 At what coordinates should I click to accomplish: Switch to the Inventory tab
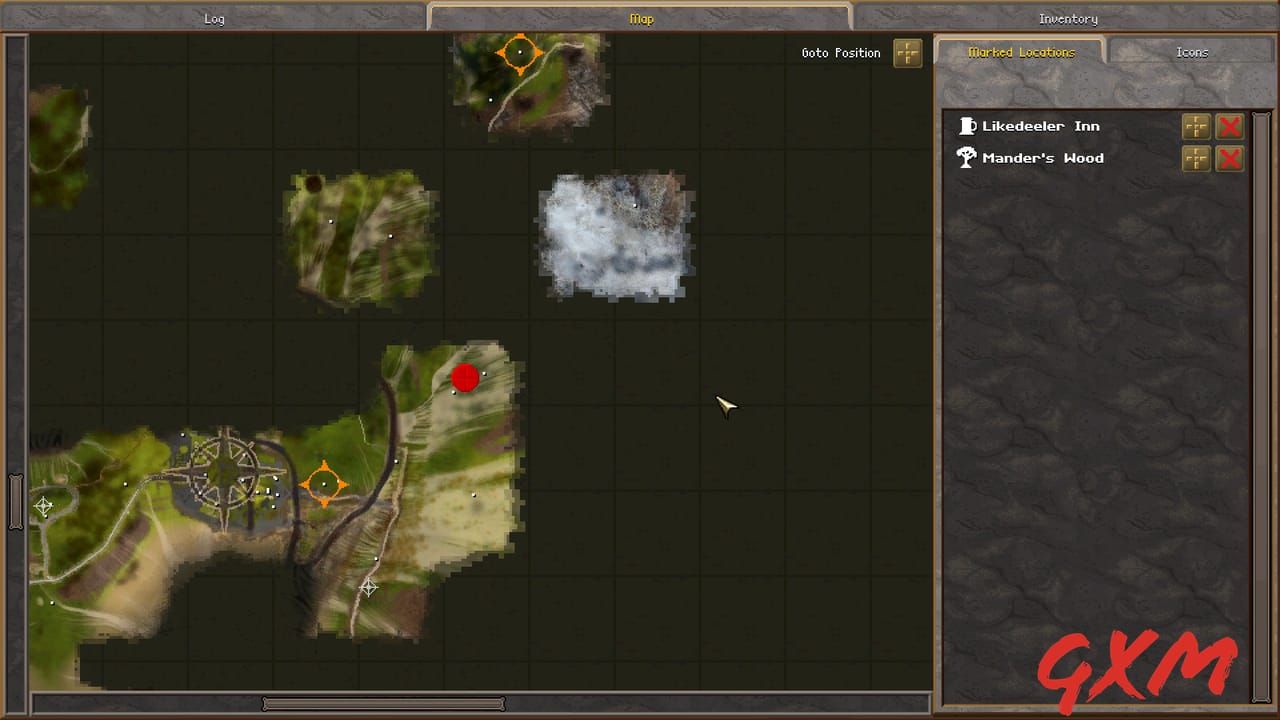(x=1067, y=18)
